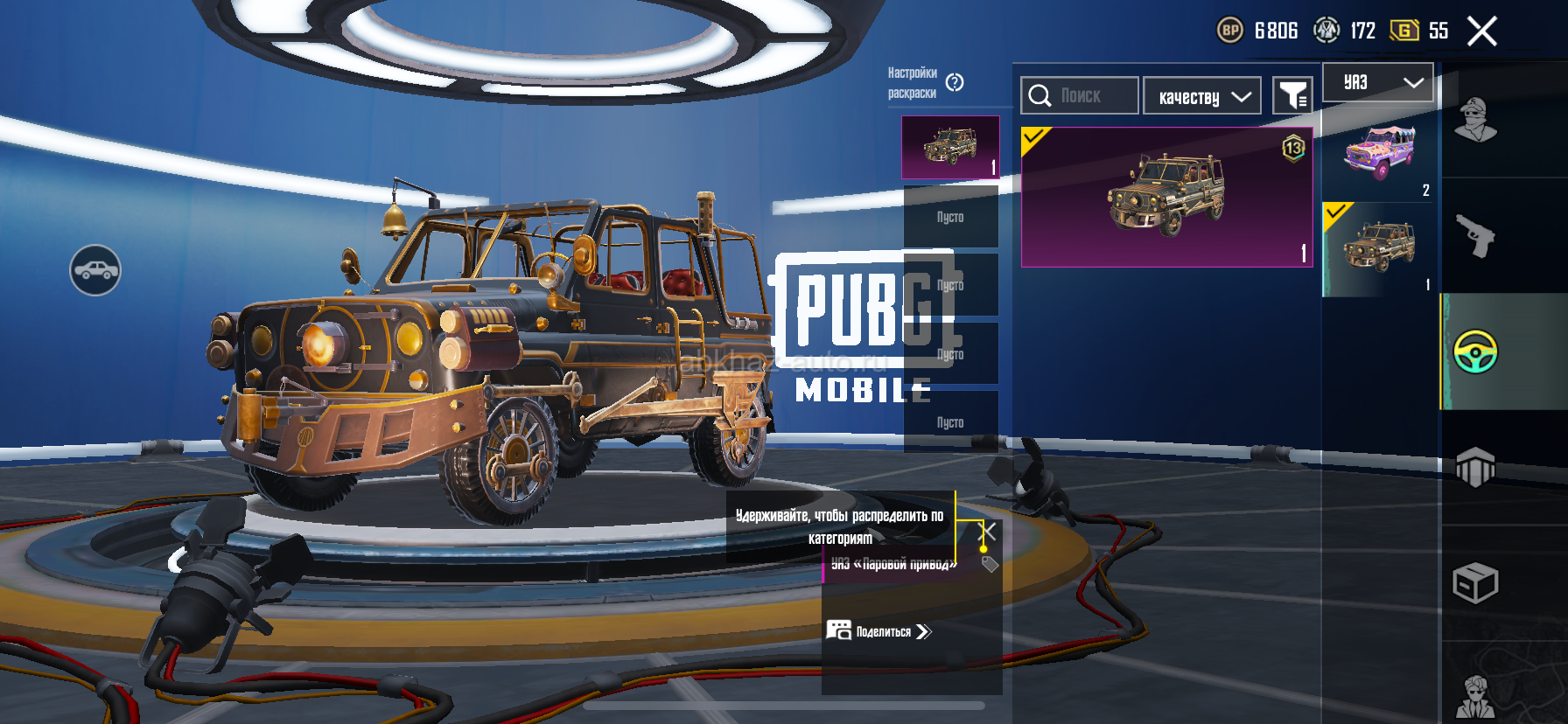Open the steering wheel vehicles tab

point(1475,352)
